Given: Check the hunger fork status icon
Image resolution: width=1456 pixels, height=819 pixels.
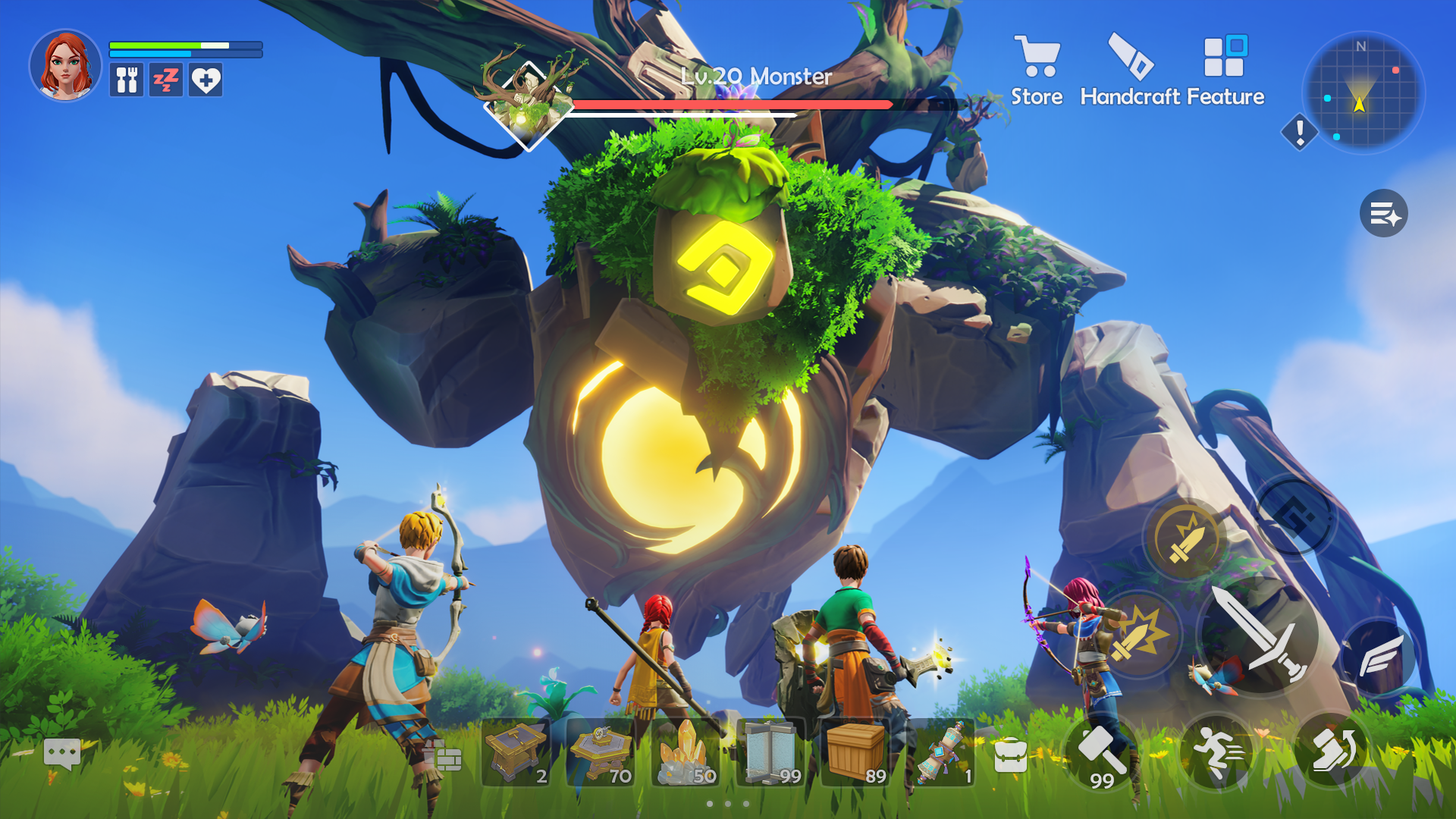Looking at the screenshot, I should coord(127,80).
